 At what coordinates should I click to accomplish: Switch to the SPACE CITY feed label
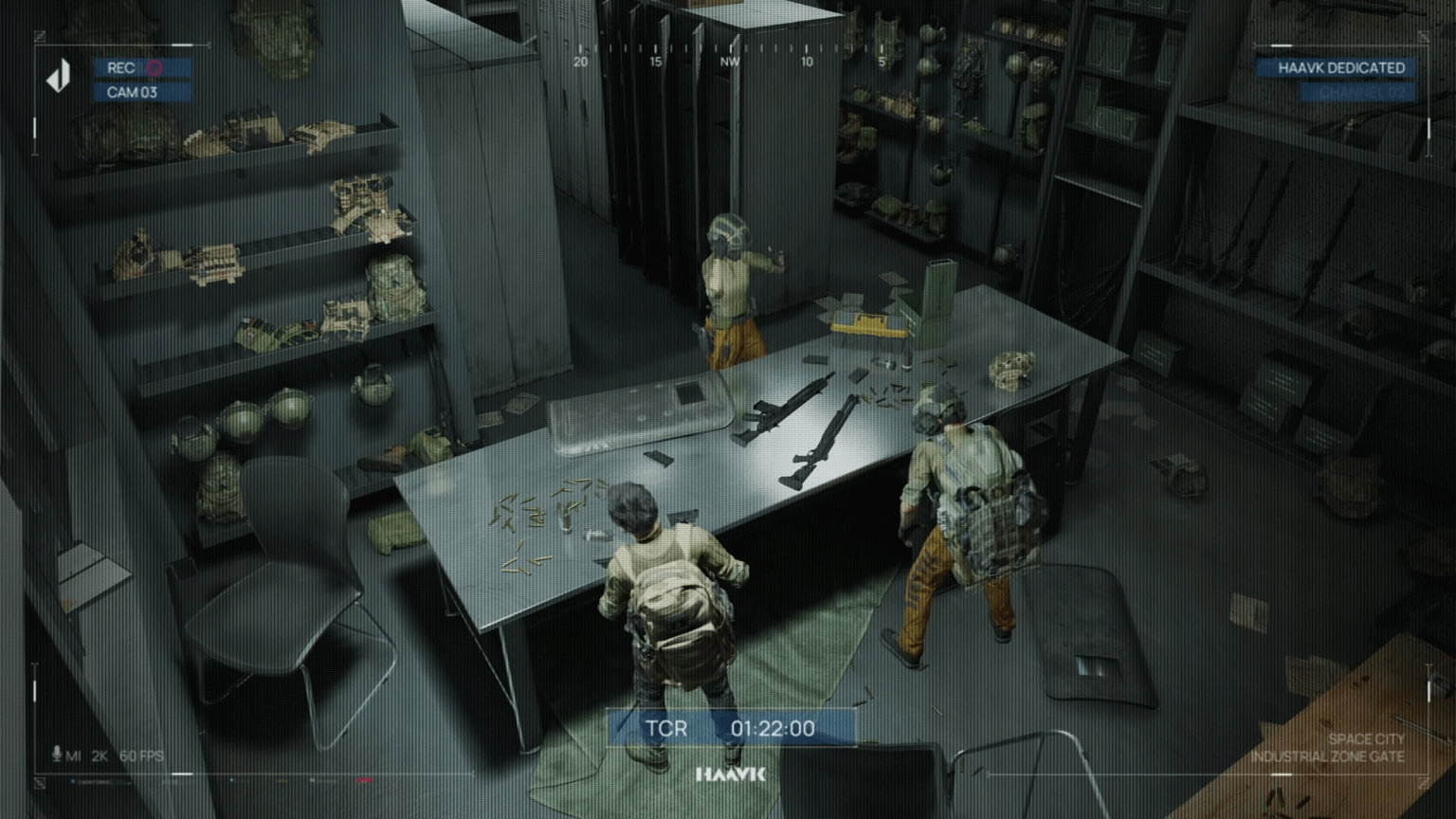[x=1369, y=737]
